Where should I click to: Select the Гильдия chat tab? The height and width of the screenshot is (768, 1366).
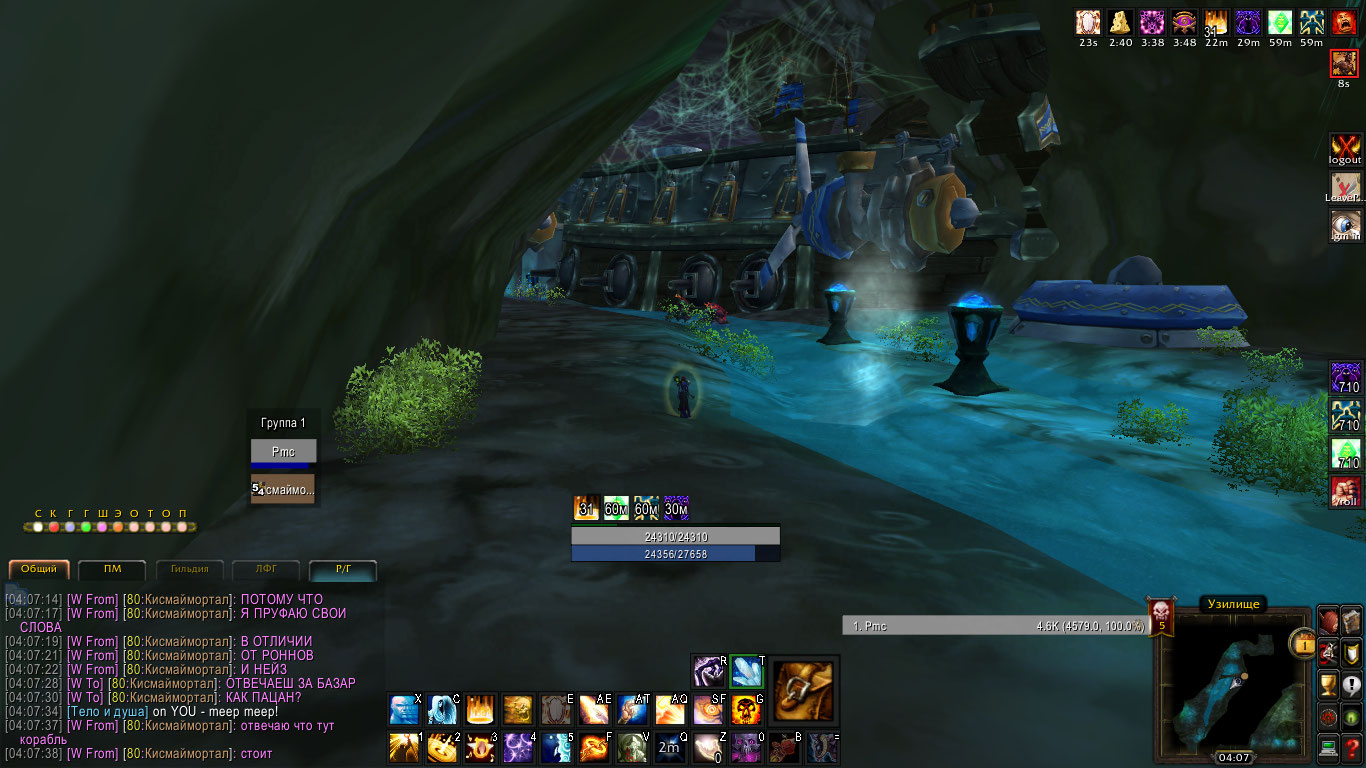[x=189, y=570]
